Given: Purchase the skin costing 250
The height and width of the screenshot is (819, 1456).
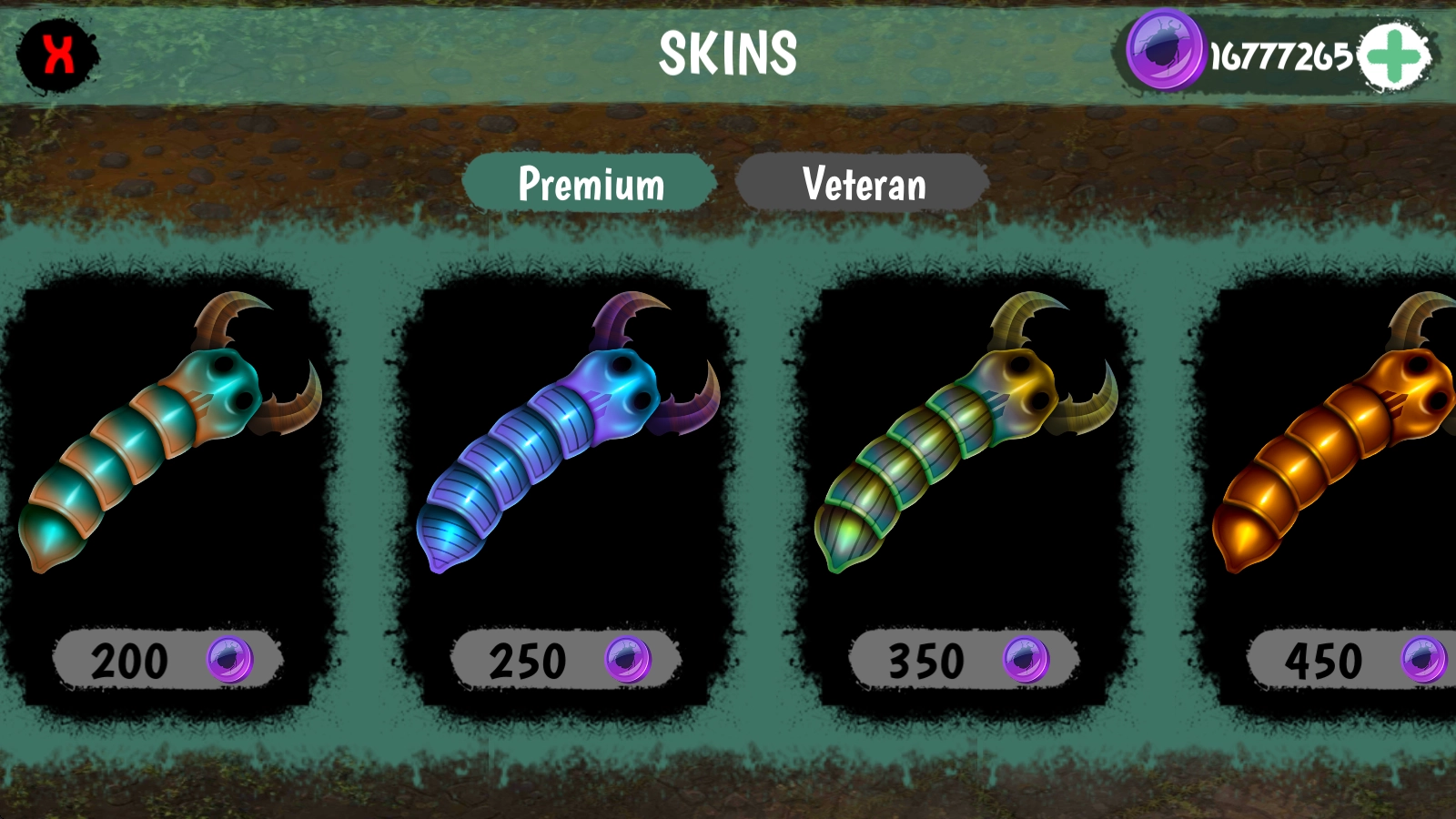Looking at the screenshot, I should click(566, 660).
